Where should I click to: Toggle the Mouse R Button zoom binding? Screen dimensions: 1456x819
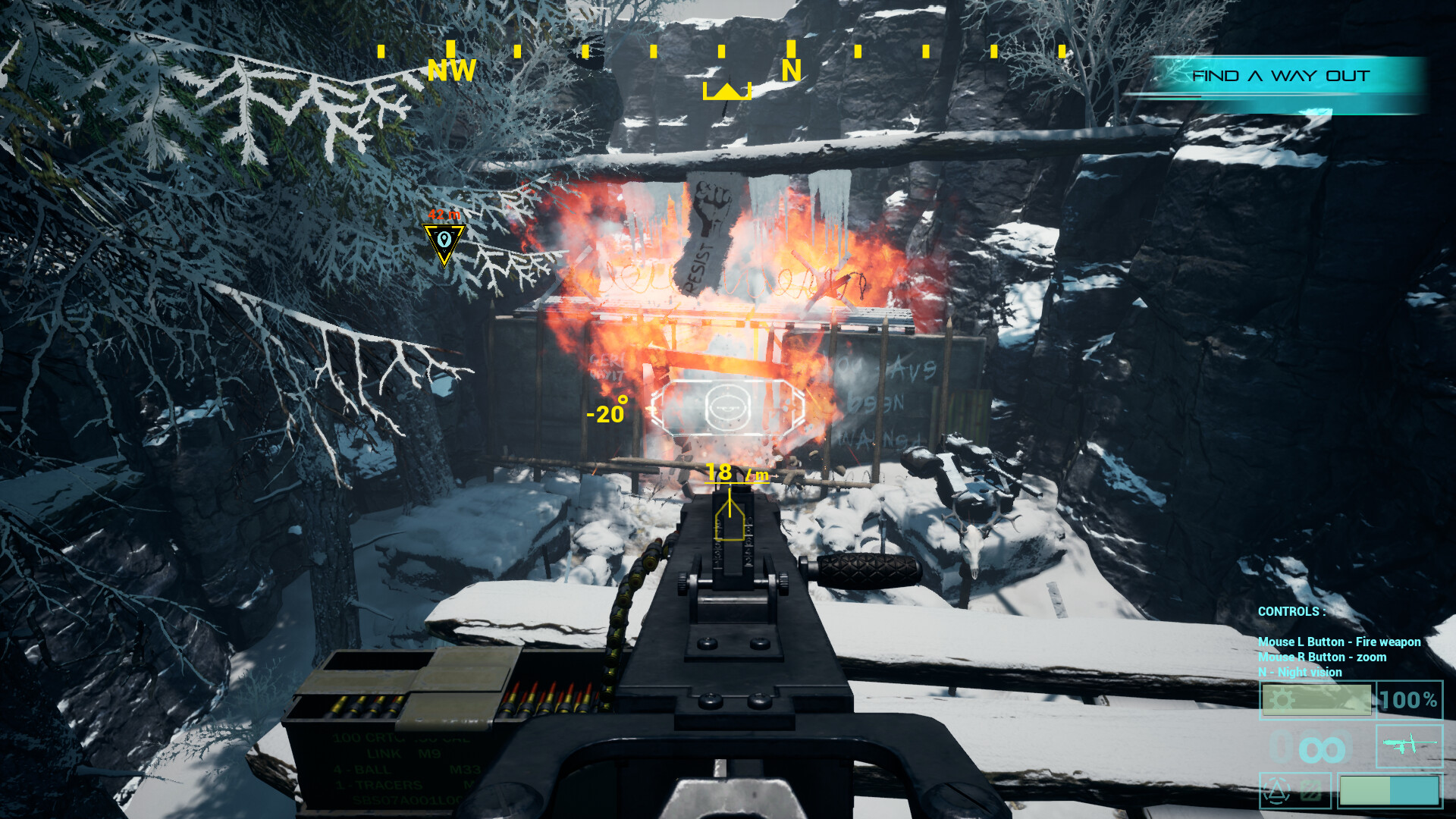1320,657
